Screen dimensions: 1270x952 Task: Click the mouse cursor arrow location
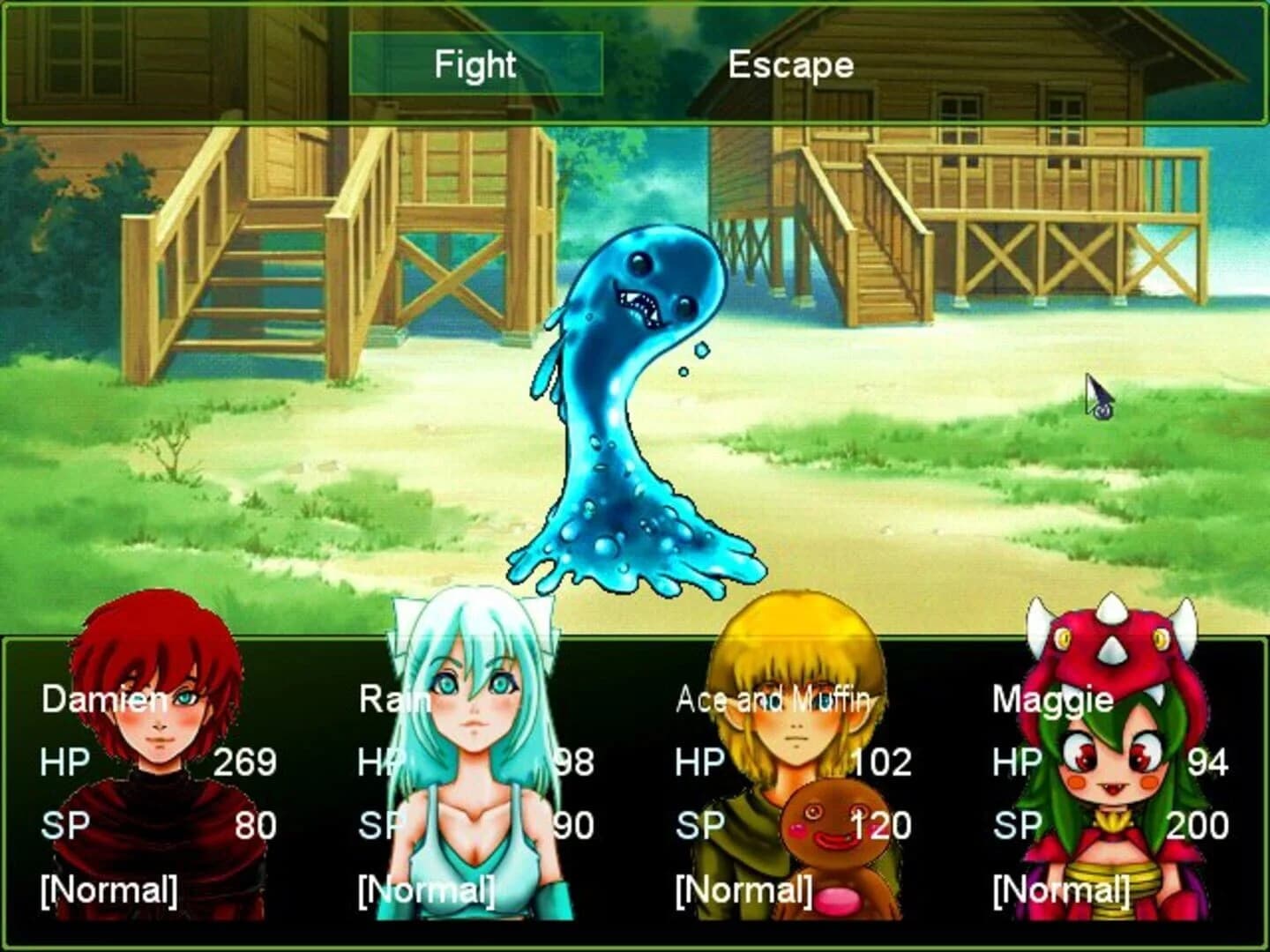1096,392
